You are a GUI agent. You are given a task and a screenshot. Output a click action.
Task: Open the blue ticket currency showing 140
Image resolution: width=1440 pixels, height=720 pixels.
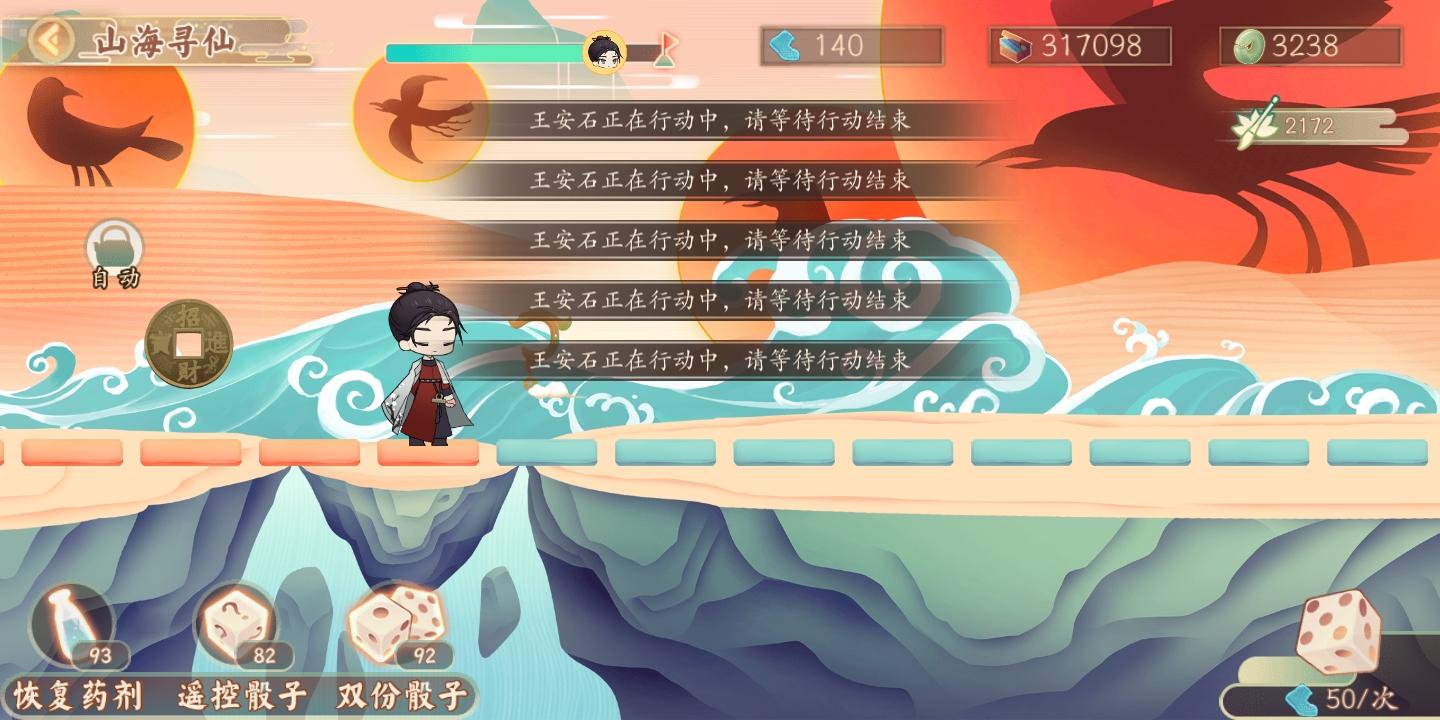tap(851, 44)
